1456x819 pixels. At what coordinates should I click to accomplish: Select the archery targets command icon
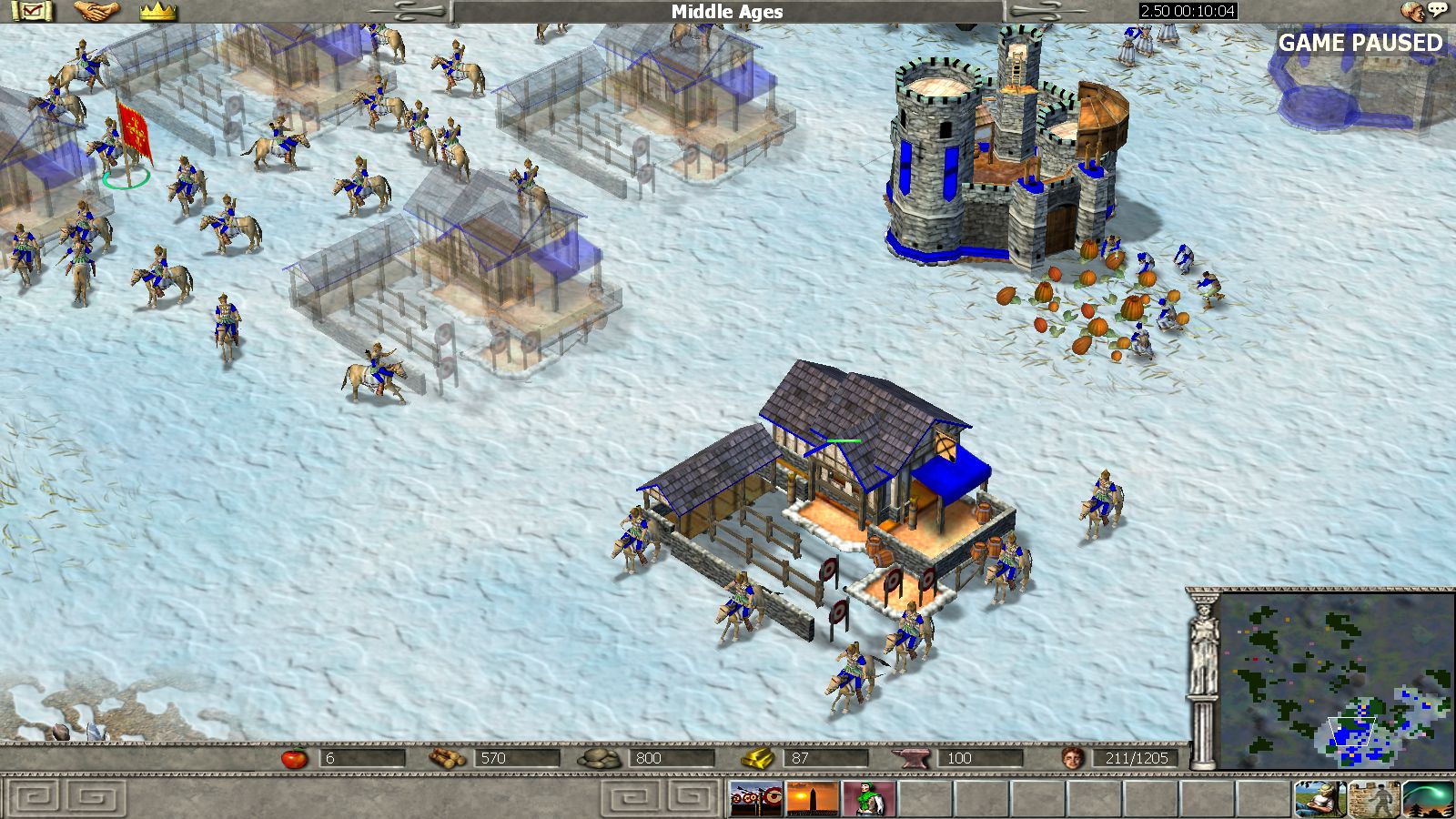tap(754, 799)
